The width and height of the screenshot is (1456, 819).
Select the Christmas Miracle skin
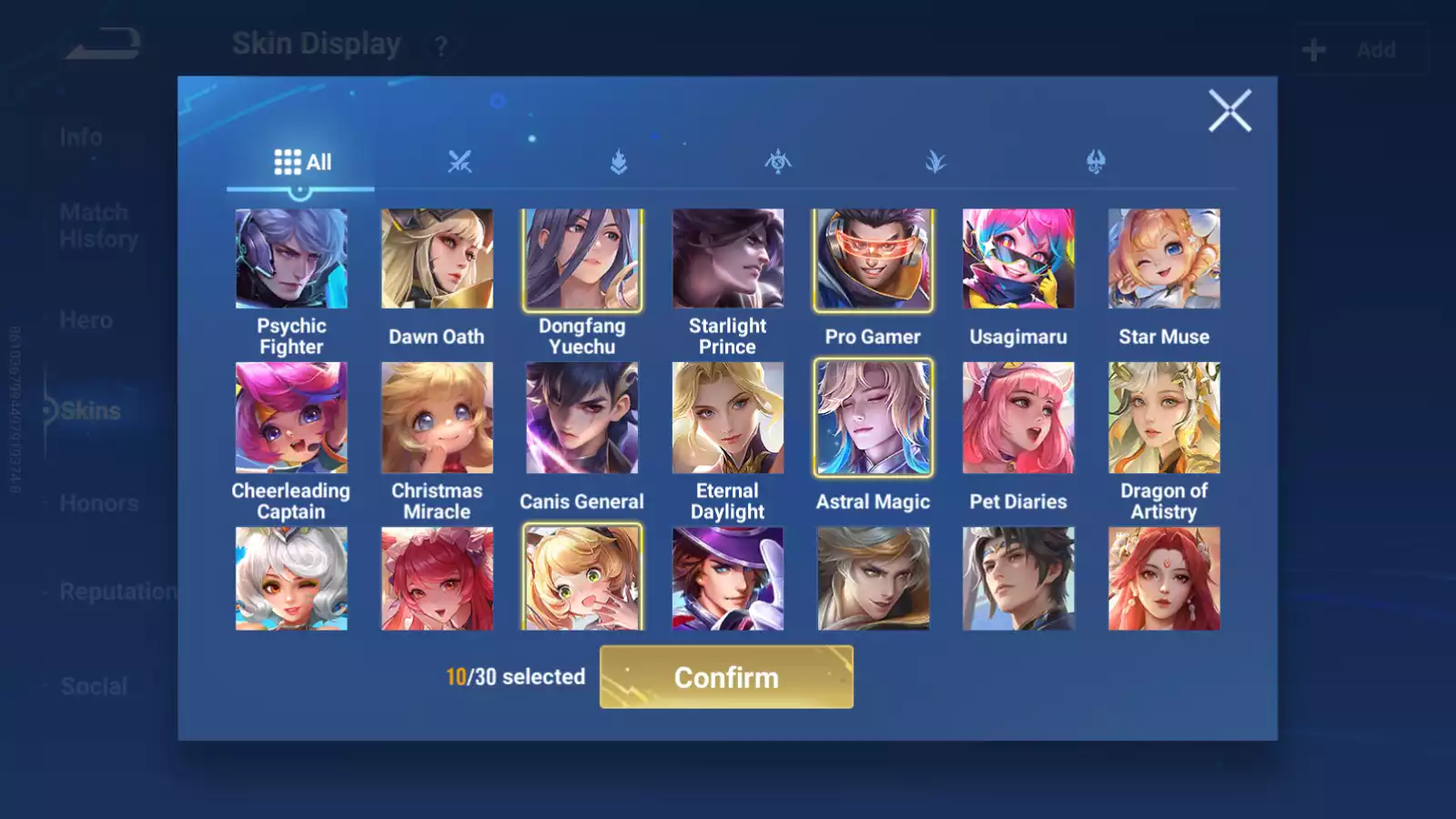pos(437,418)
